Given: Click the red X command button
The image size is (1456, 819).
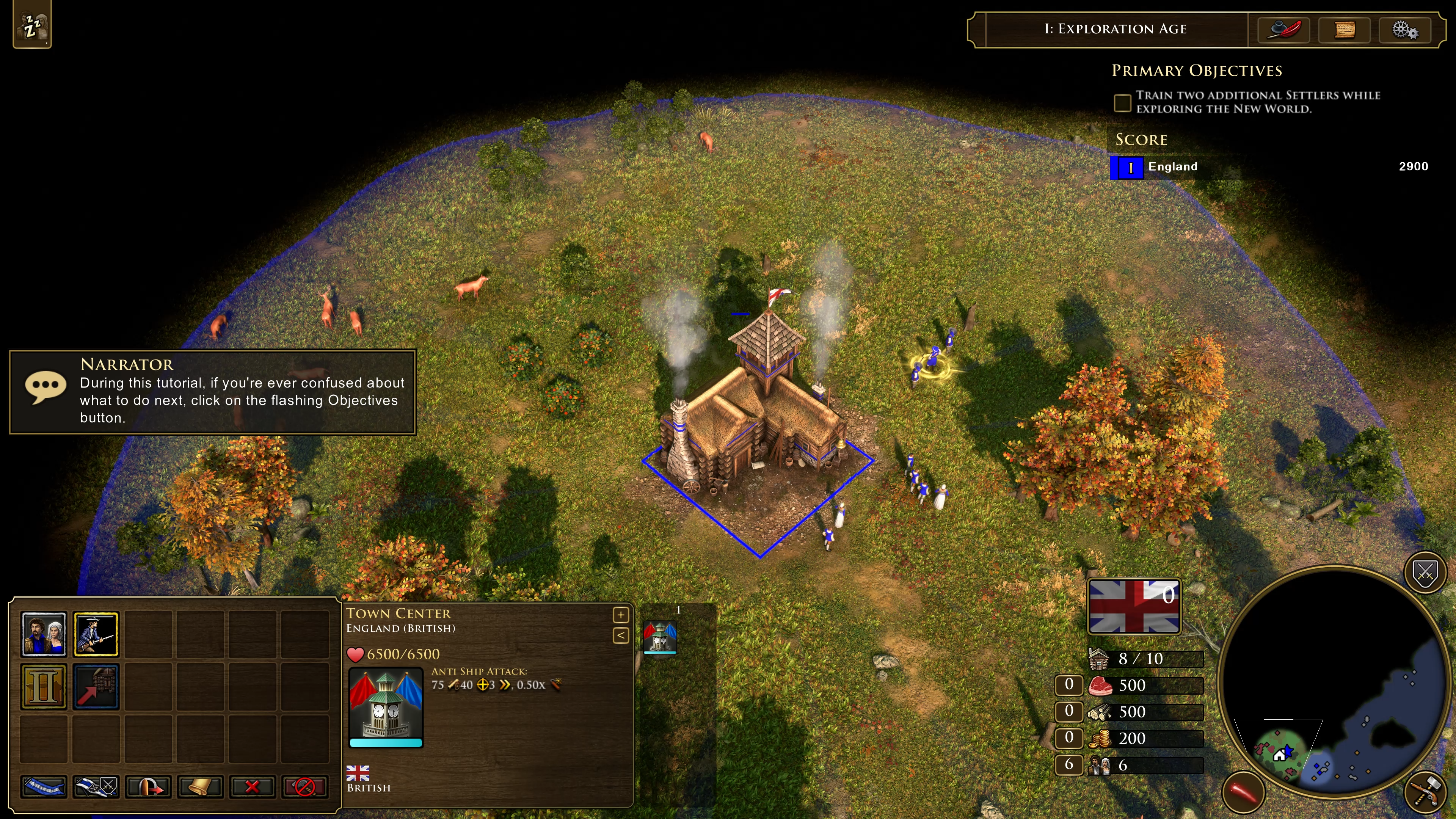Looking at the screenshot, I should (x=252, y=786).
